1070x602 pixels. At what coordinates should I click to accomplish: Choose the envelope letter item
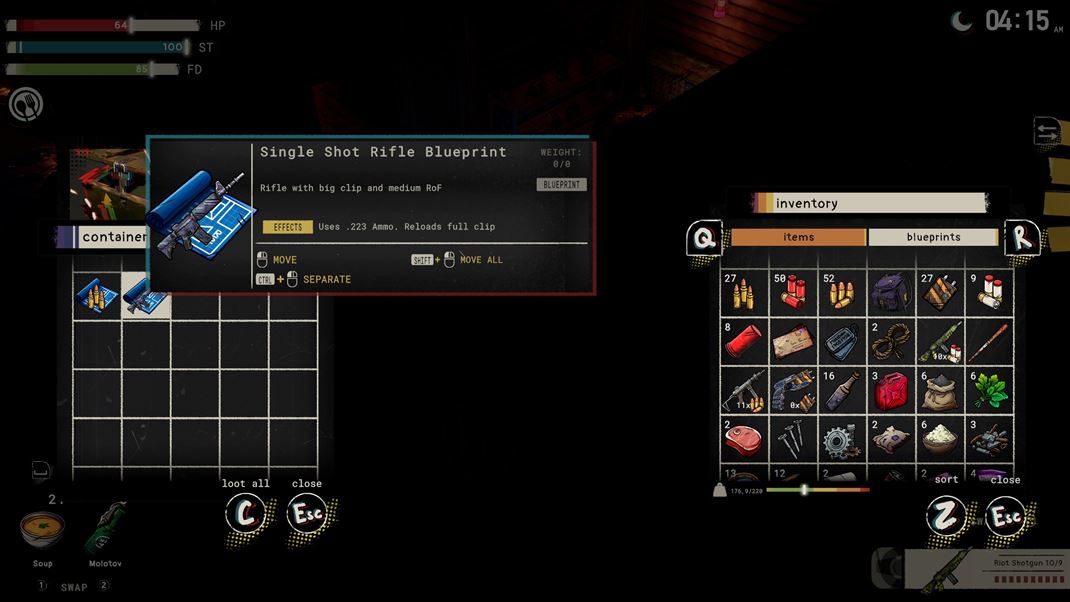click(793, 342)
